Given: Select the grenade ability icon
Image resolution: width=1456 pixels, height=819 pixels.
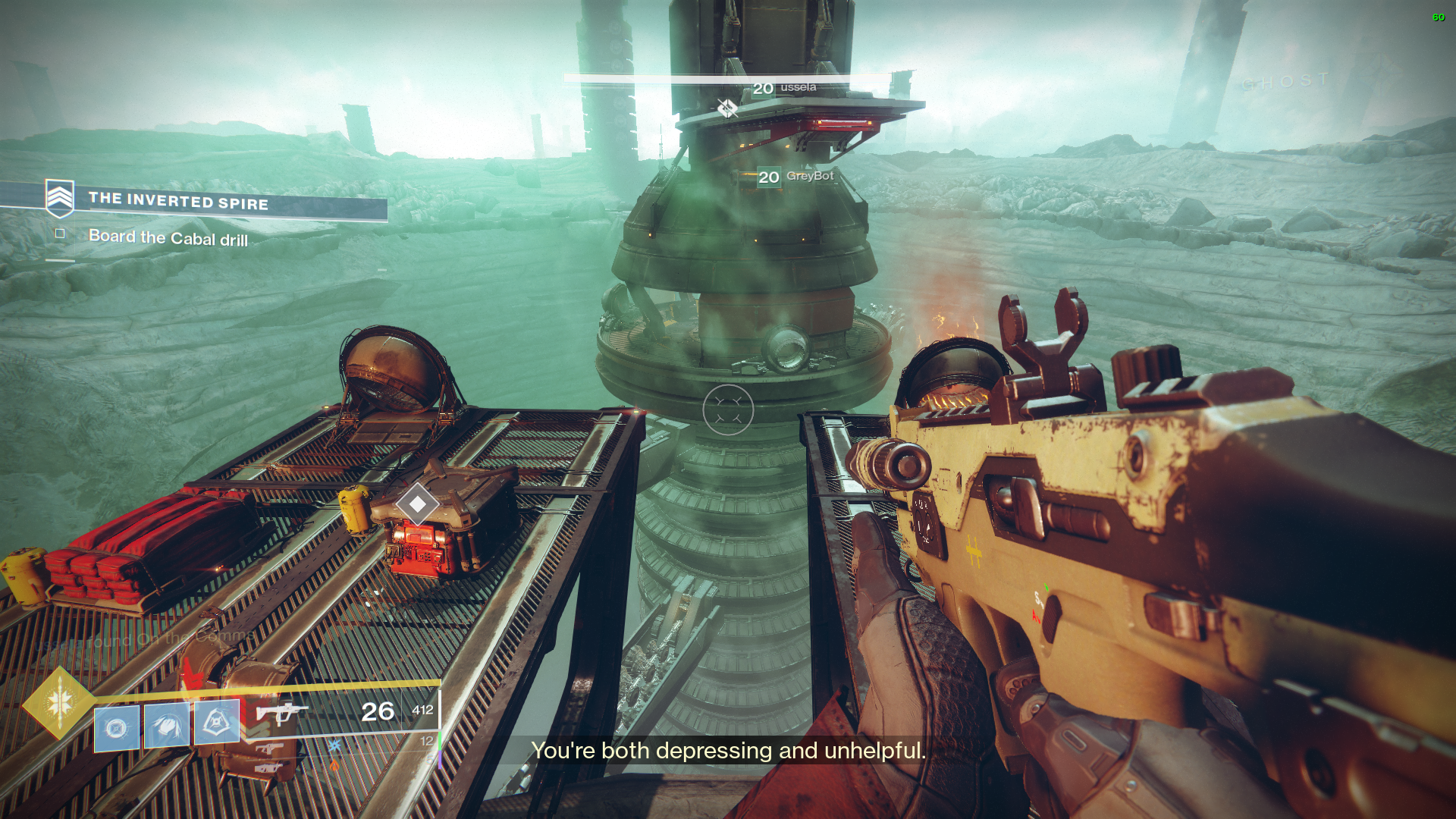Looking at the screenshot, I should [x=117, y=728].
